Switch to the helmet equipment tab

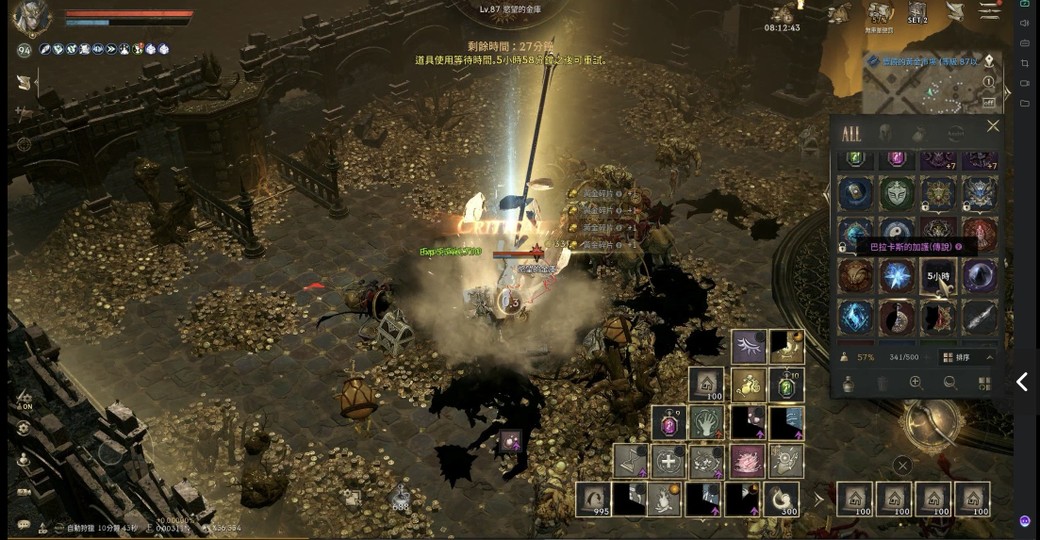(885, 133)
